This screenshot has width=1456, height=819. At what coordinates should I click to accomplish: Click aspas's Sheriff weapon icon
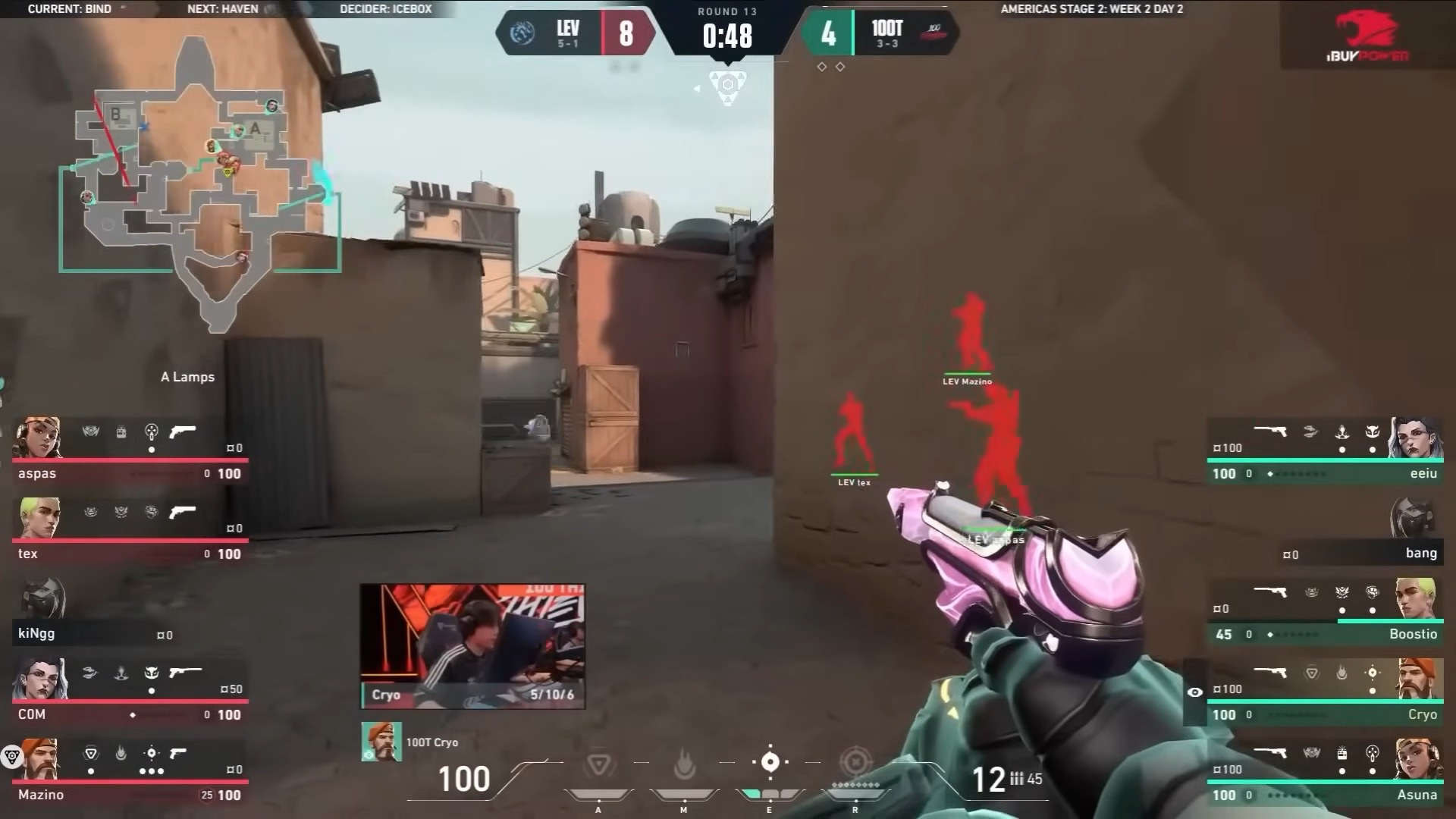pos(182,429)
